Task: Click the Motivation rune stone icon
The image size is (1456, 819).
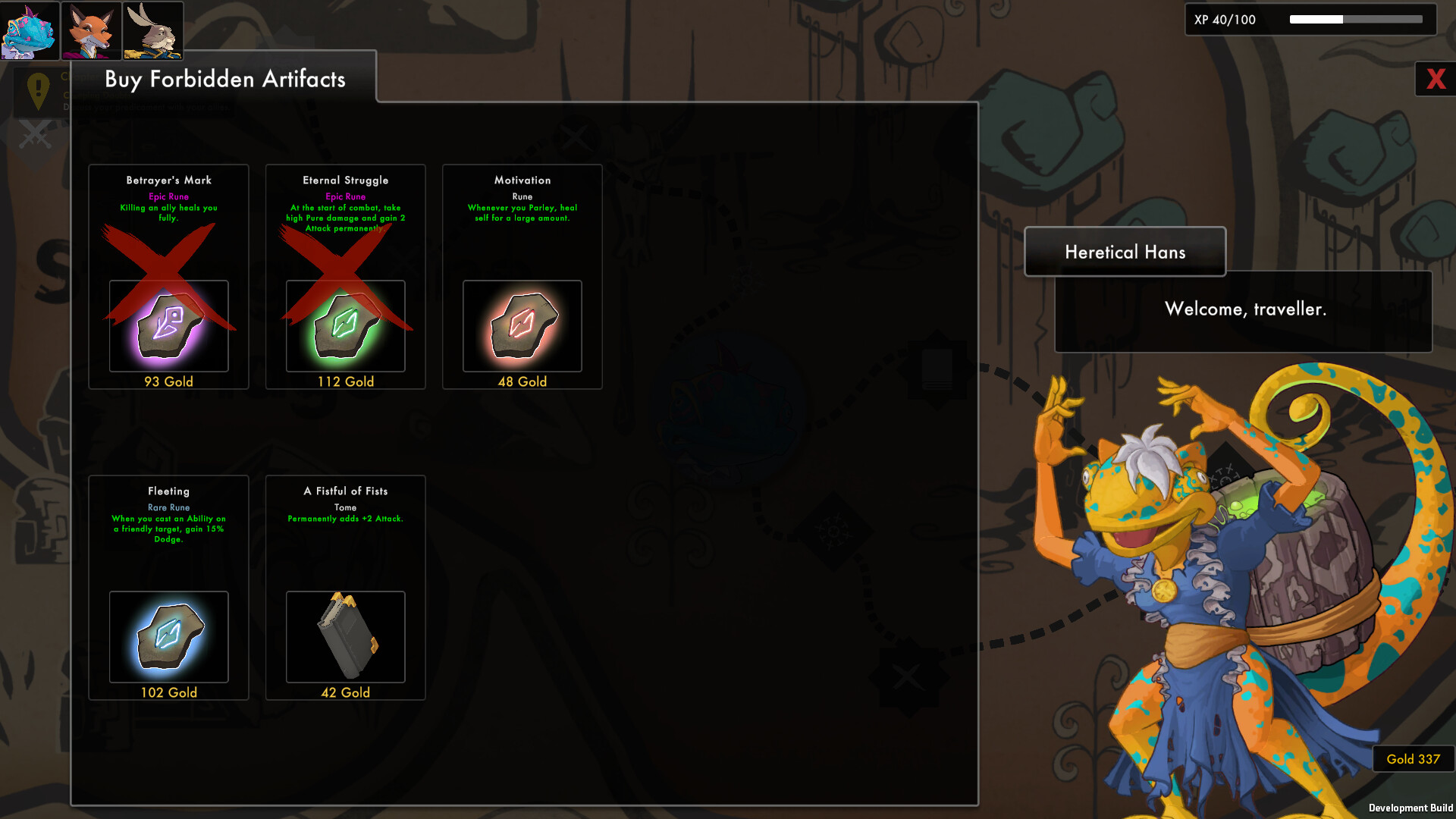Action: click(x=521, y=326)
